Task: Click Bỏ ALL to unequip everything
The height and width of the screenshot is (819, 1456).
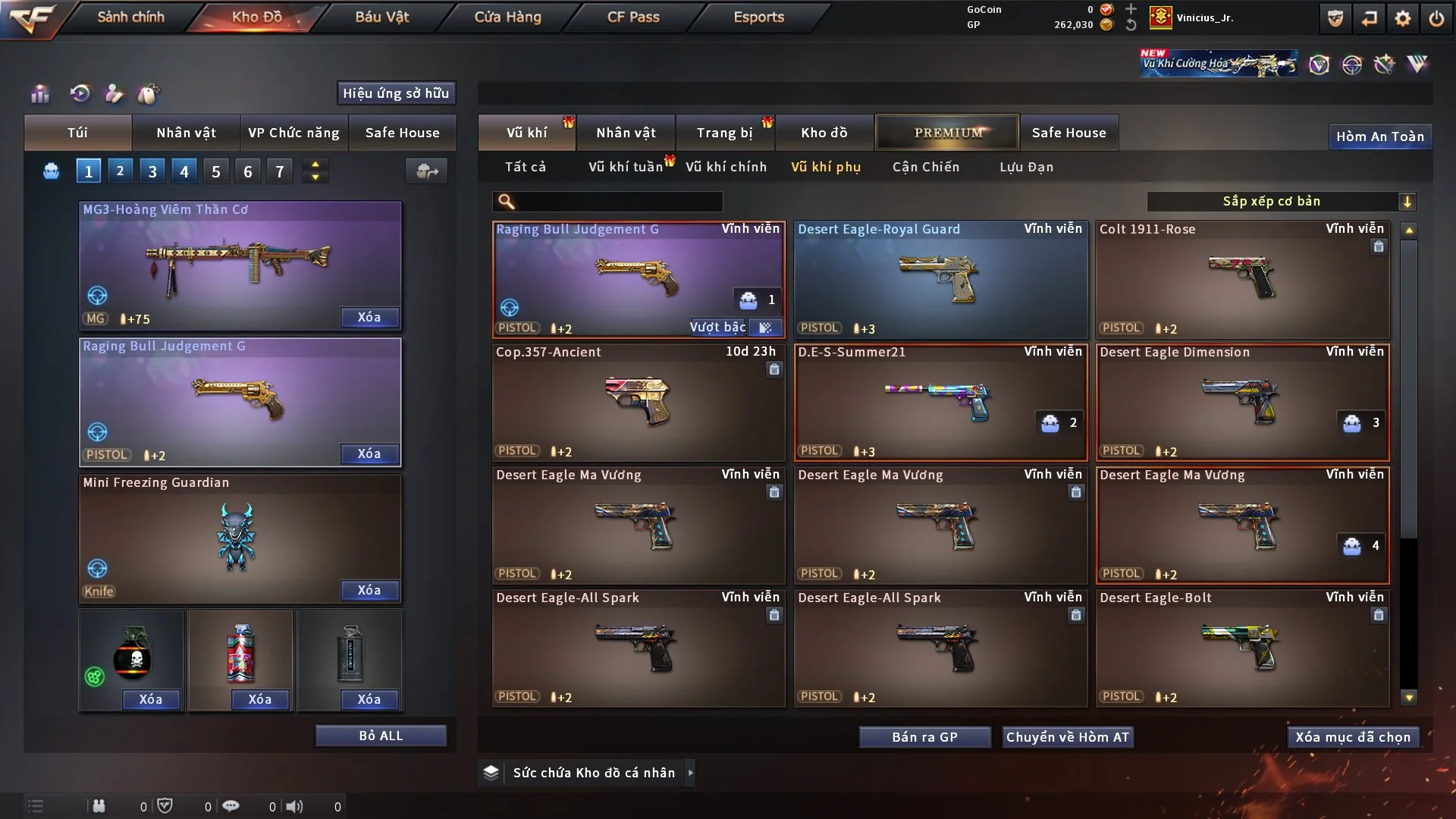Action: pos(381,736)
